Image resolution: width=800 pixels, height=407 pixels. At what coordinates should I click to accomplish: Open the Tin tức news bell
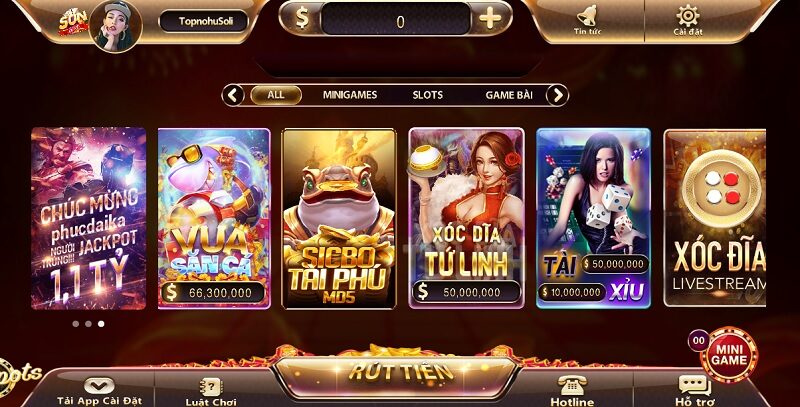(587, 20)
